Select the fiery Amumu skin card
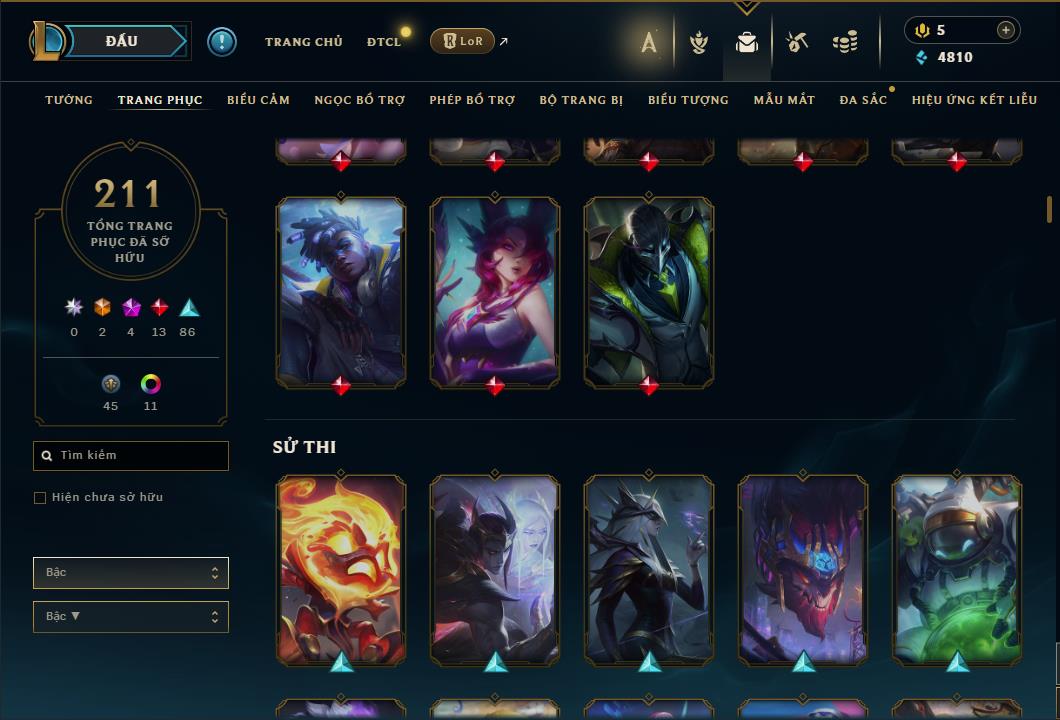Viewport: 1060px width, 720px height. click(x=341, y=570)
